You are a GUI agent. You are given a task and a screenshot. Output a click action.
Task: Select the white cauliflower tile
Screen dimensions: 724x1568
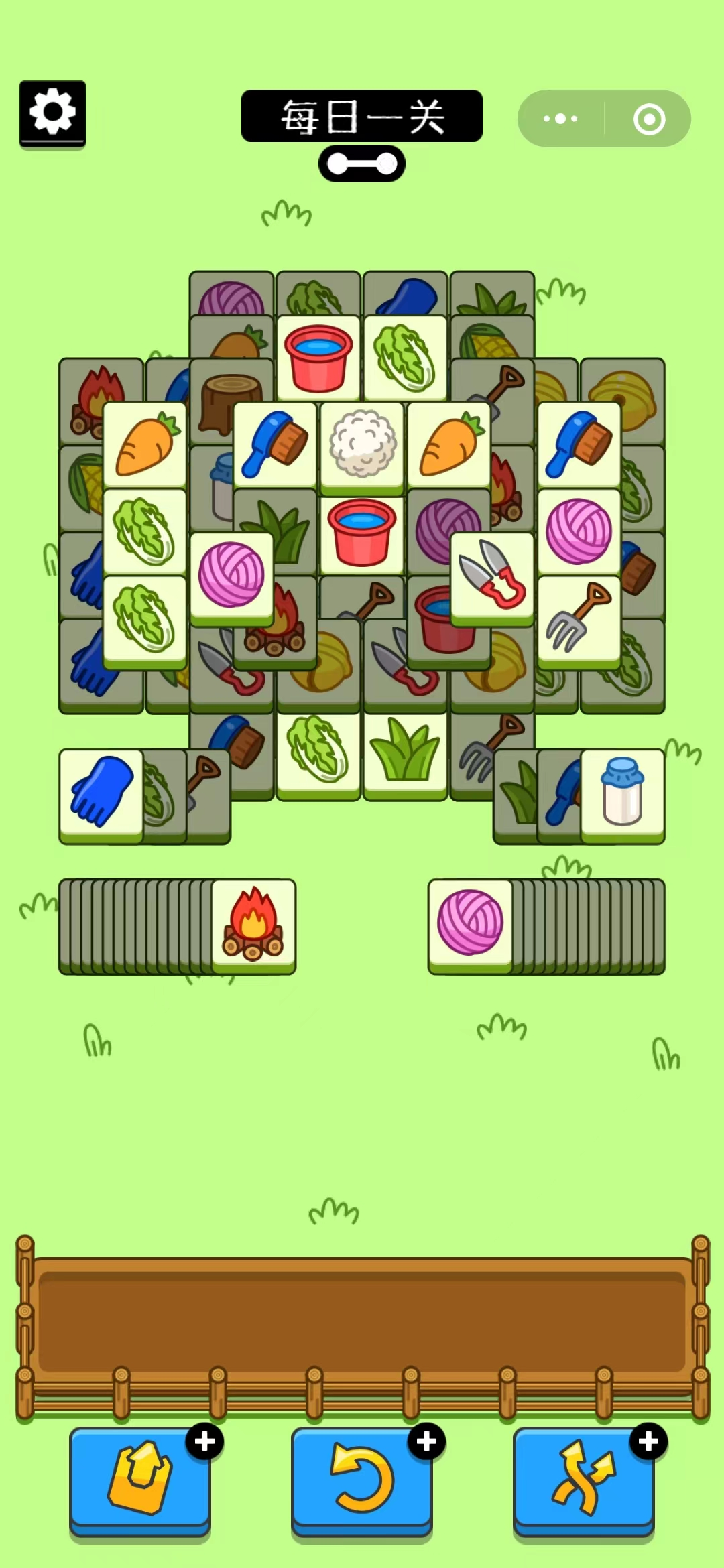362,444
